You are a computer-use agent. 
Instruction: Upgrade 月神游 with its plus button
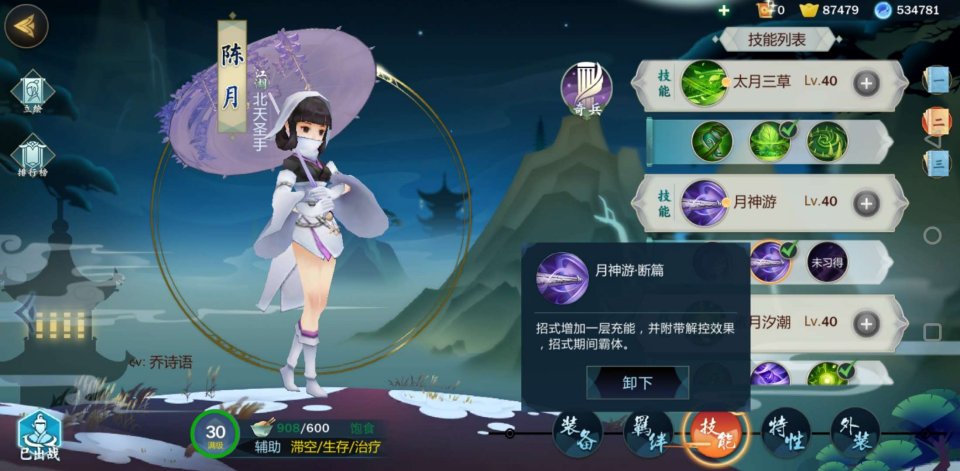(866, 203)
